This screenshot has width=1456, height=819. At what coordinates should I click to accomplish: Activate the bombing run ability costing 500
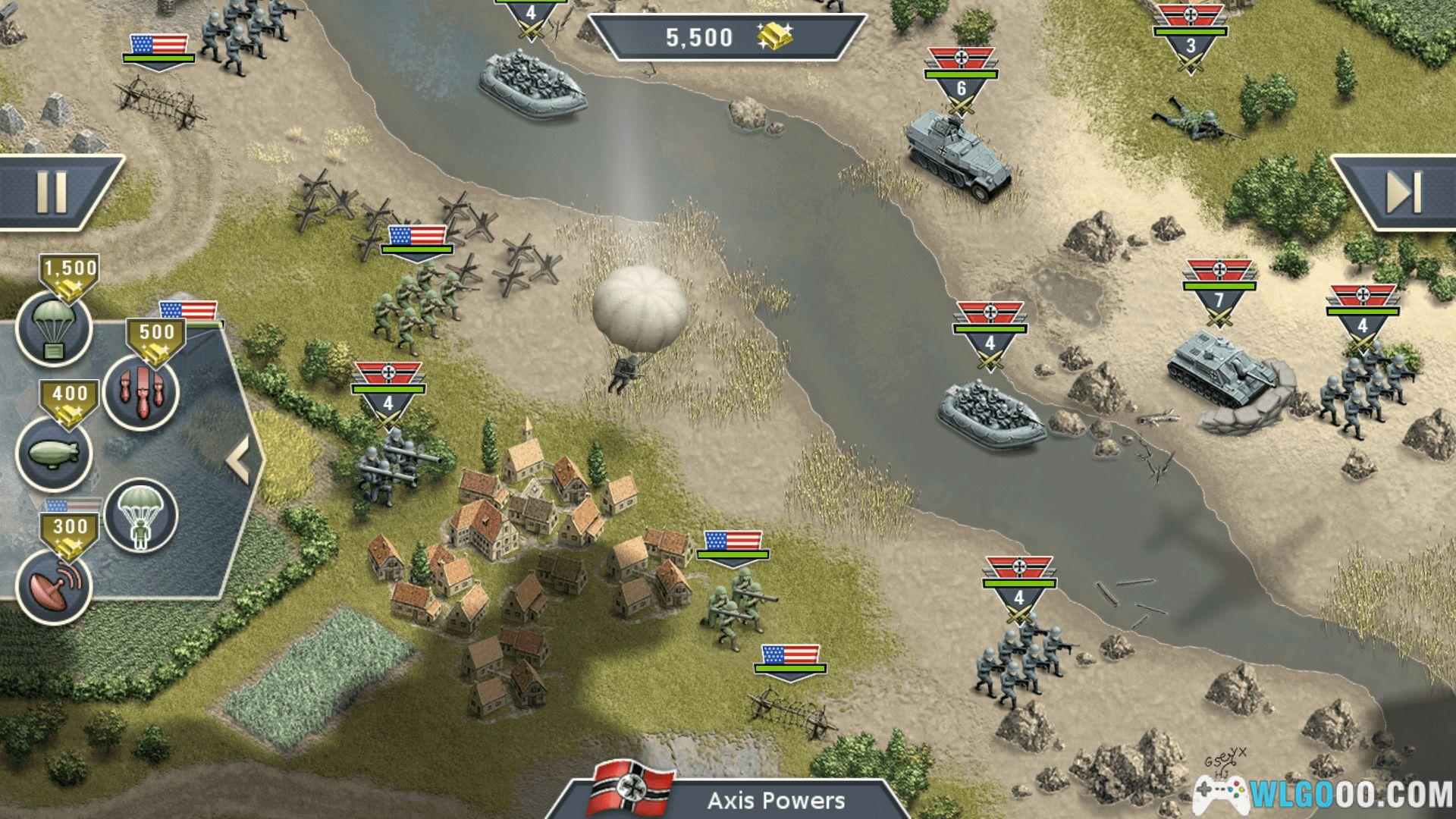coord(141,392)
